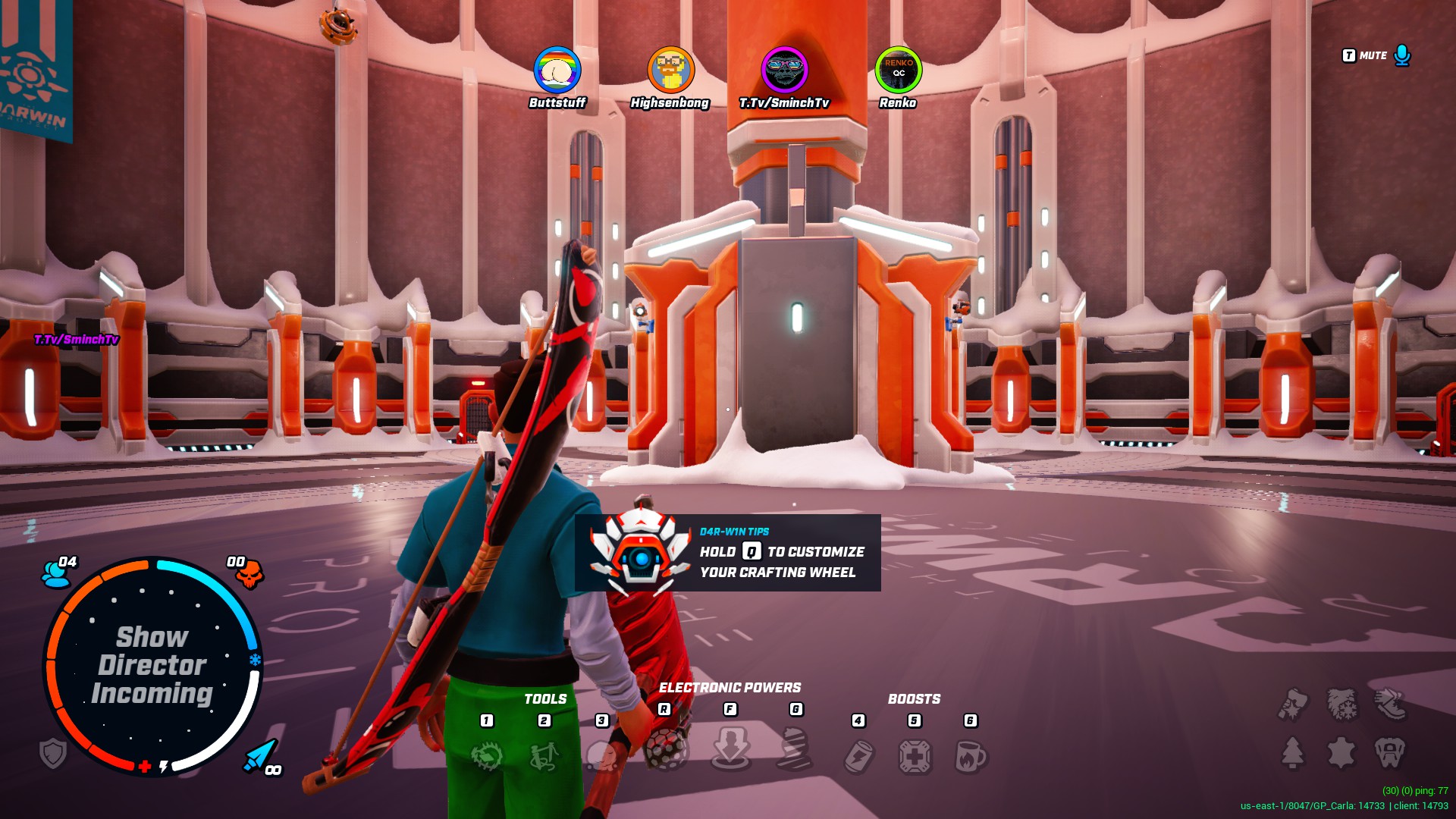Use the energy drink can boost
Screen dimensions: 1456x819
(859, 755)
